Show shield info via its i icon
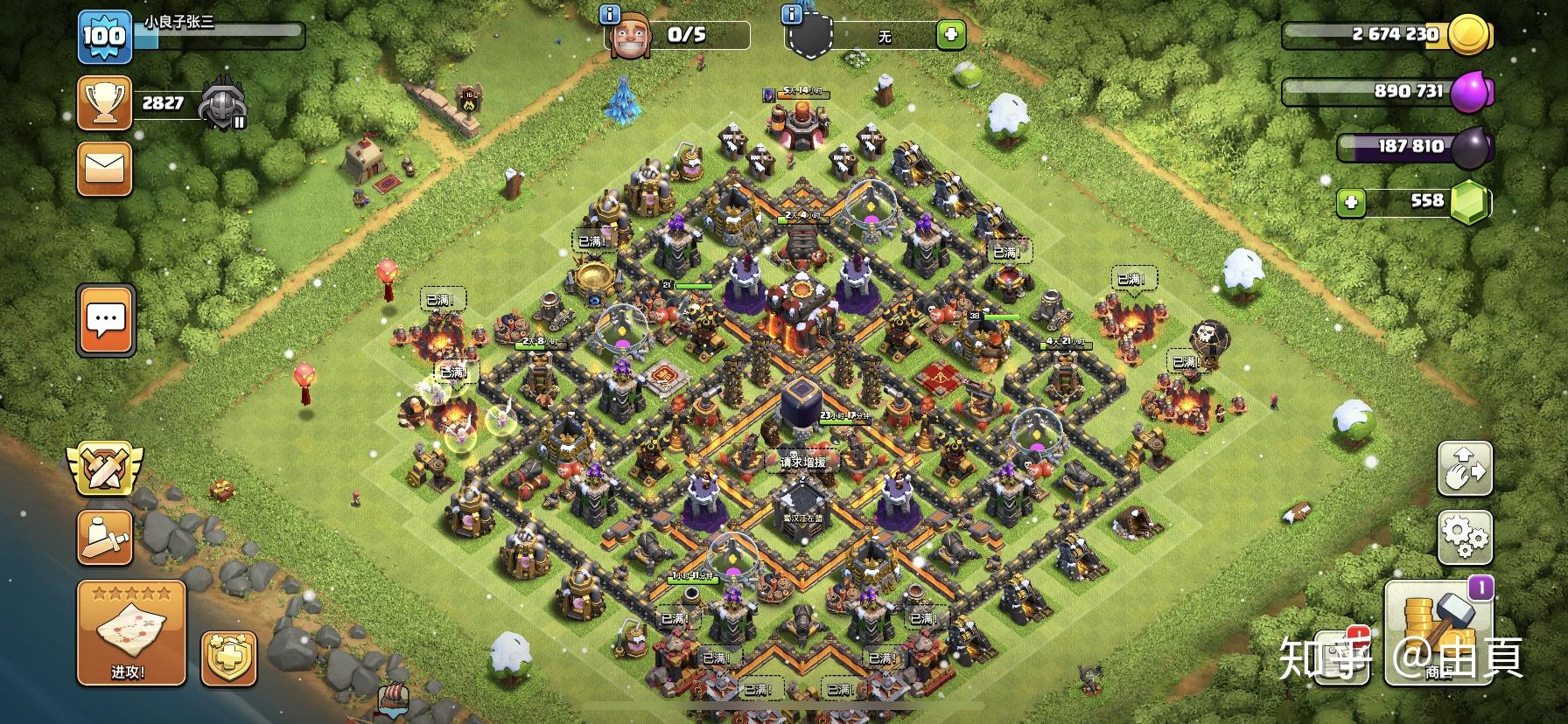The height and width of the screenshot is (724, 1568). 792,15
